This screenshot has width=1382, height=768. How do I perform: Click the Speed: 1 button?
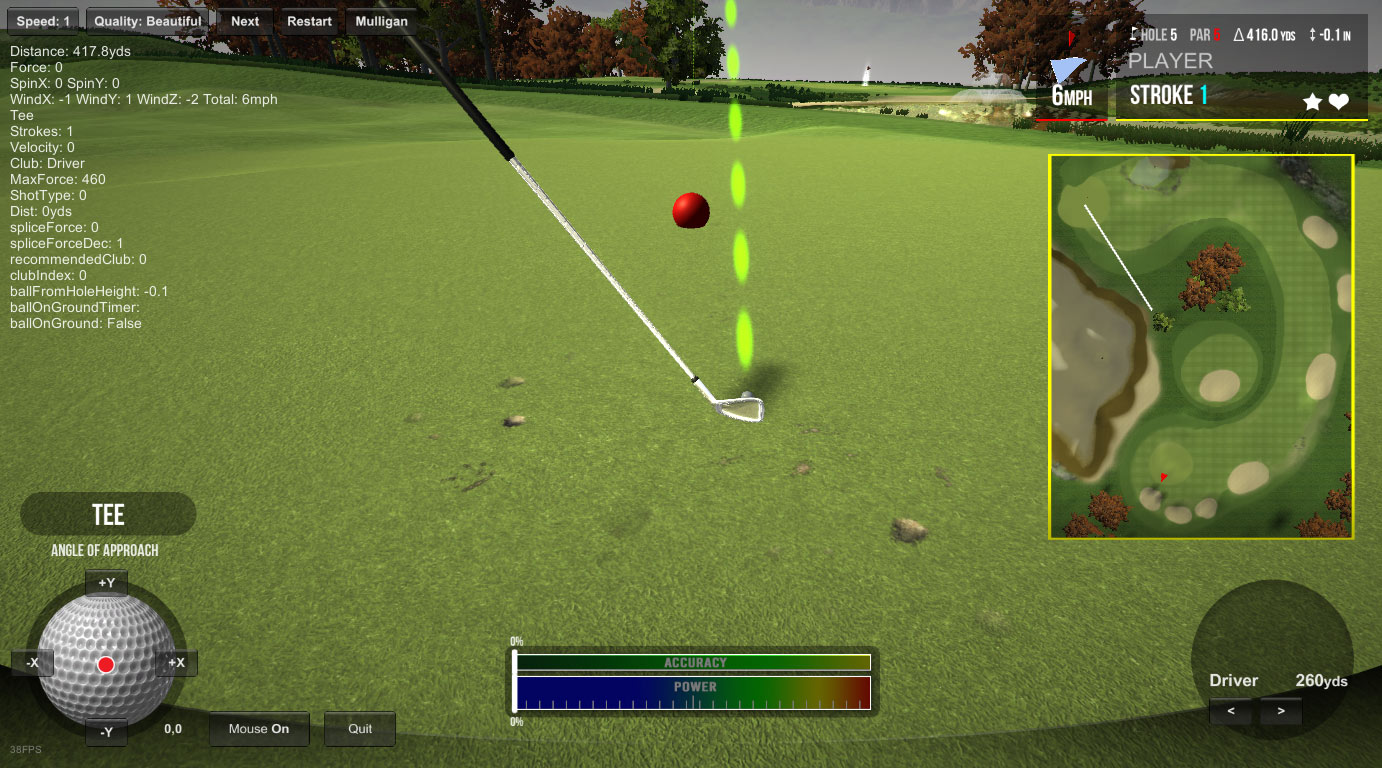point(43,21)
